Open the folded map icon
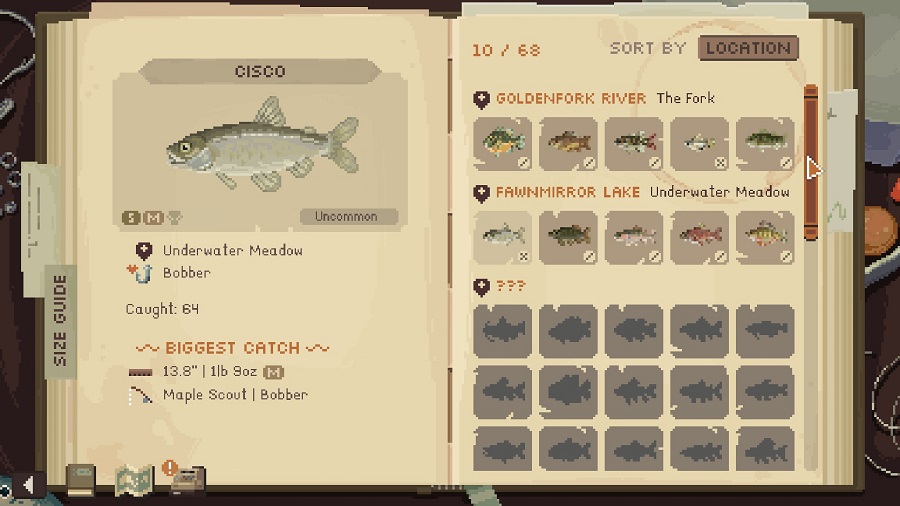 [133, 480]
